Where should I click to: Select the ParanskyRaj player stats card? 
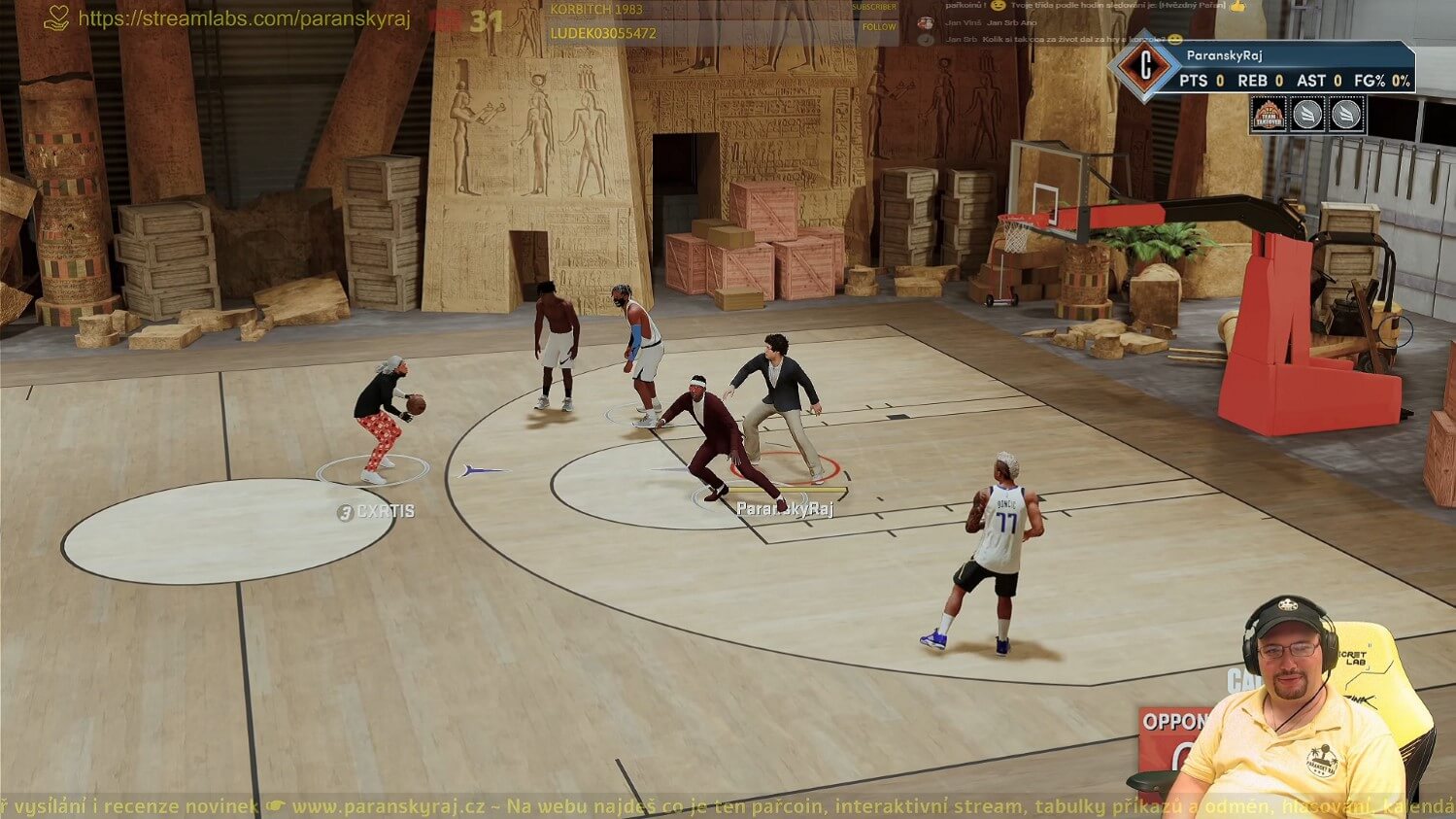(x=1293, y=69)
